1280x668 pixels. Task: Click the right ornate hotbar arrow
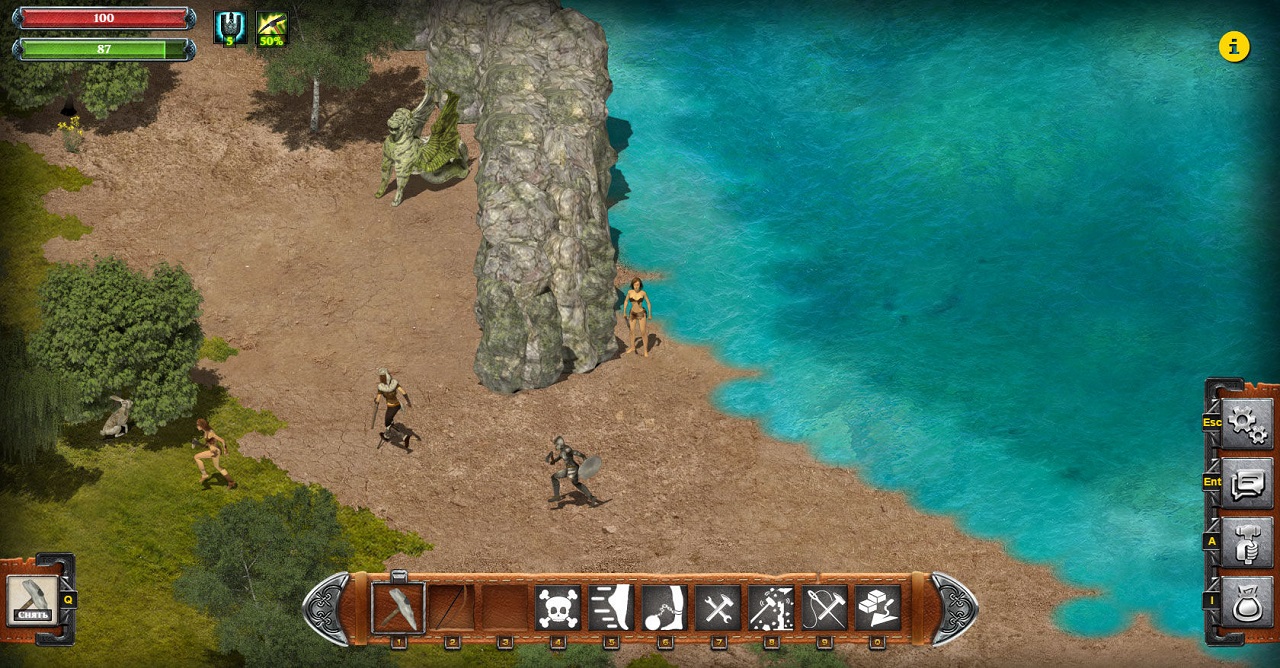(x=953, y=608)
